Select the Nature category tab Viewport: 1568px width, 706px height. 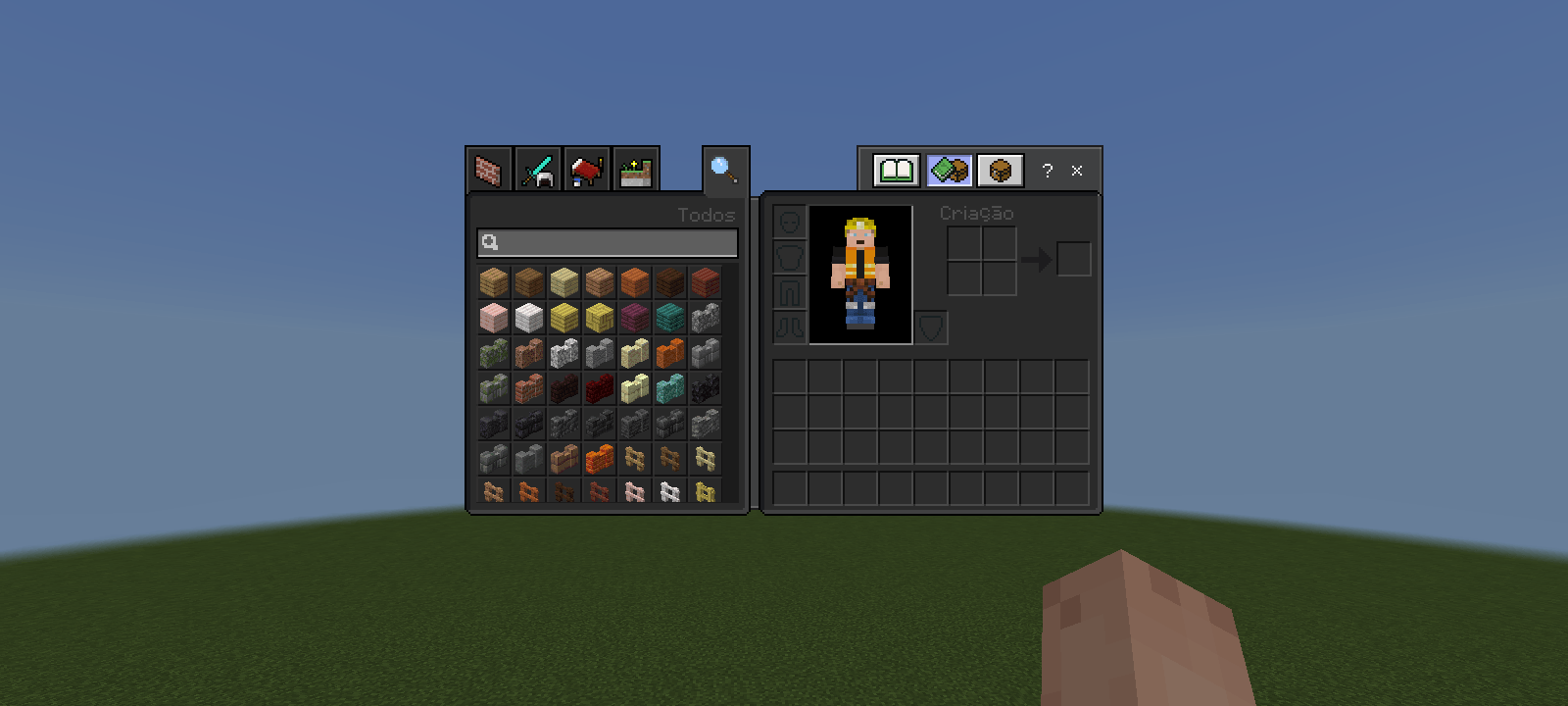pyautogui.click(x=635, y=171)
